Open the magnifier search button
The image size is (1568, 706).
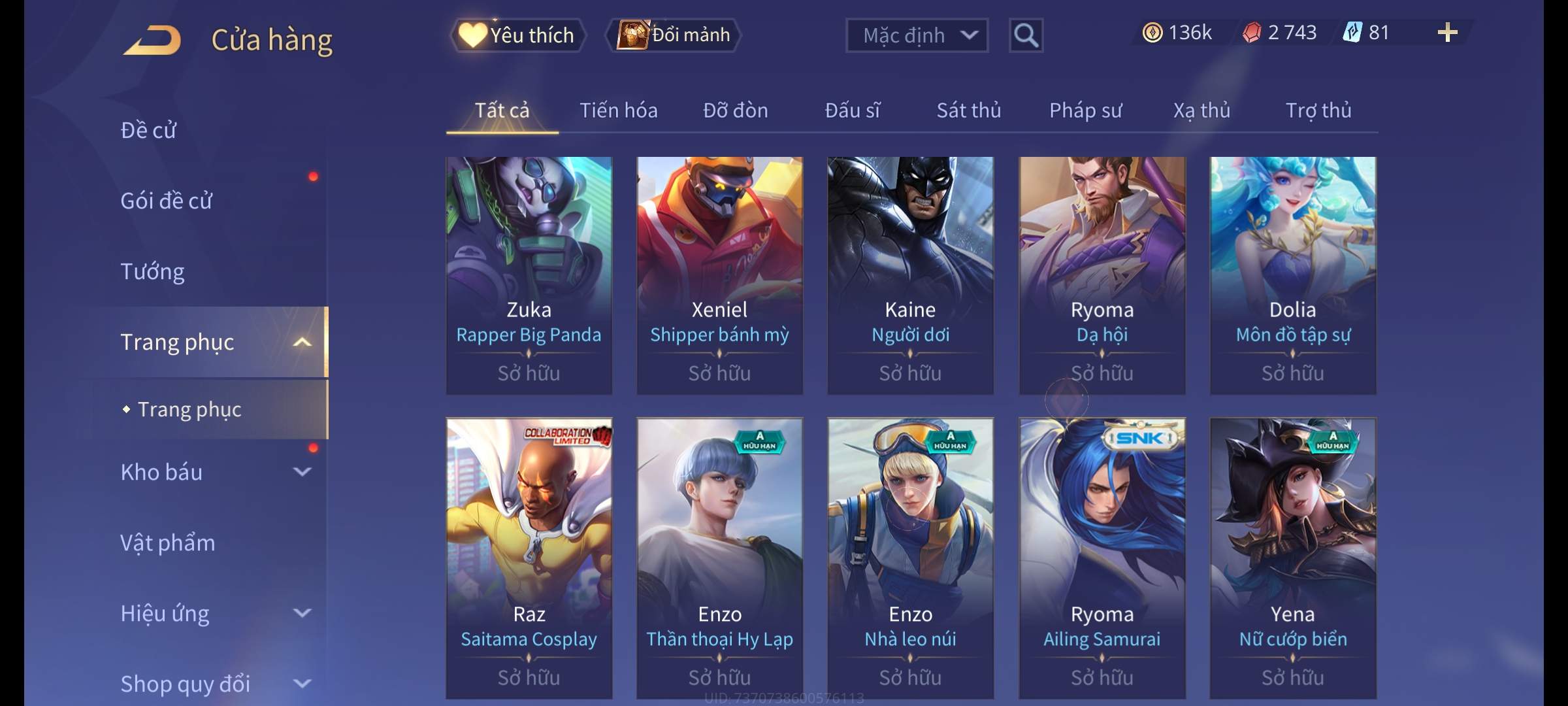[x=1026, y=35]
